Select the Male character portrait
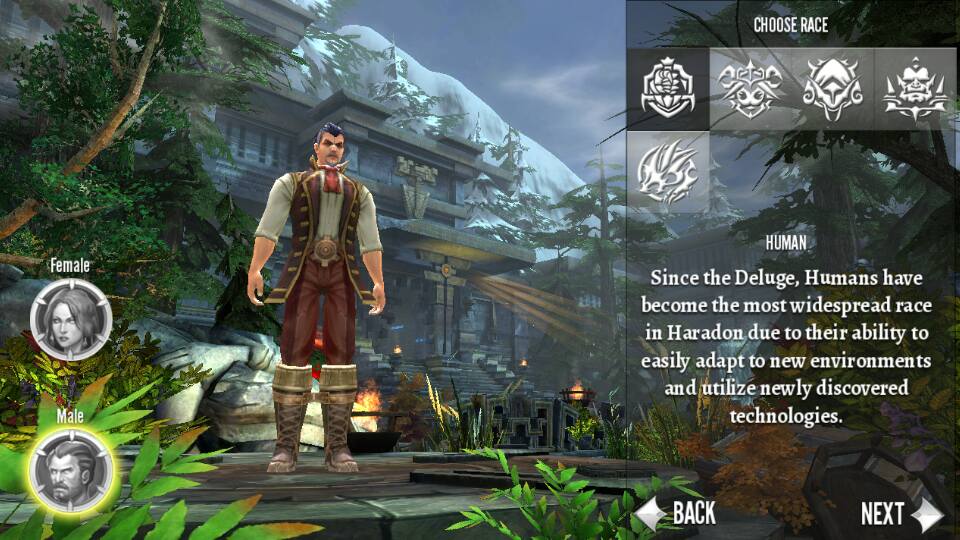The height and width of the screenshot is (540, 960). click(71, 467)
